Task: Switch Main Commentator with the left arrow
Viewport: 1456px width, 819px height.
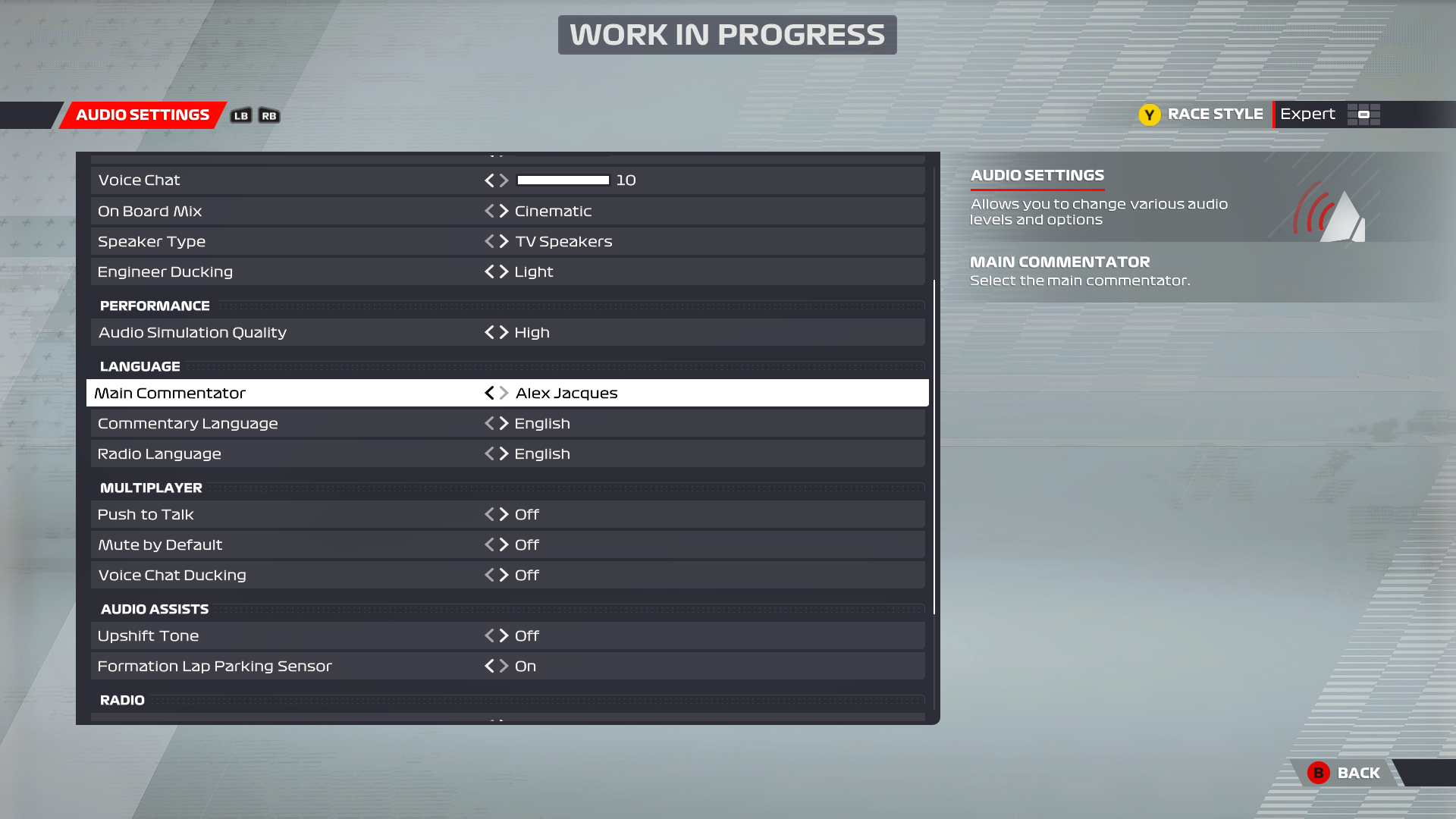Action: (489, 393)
